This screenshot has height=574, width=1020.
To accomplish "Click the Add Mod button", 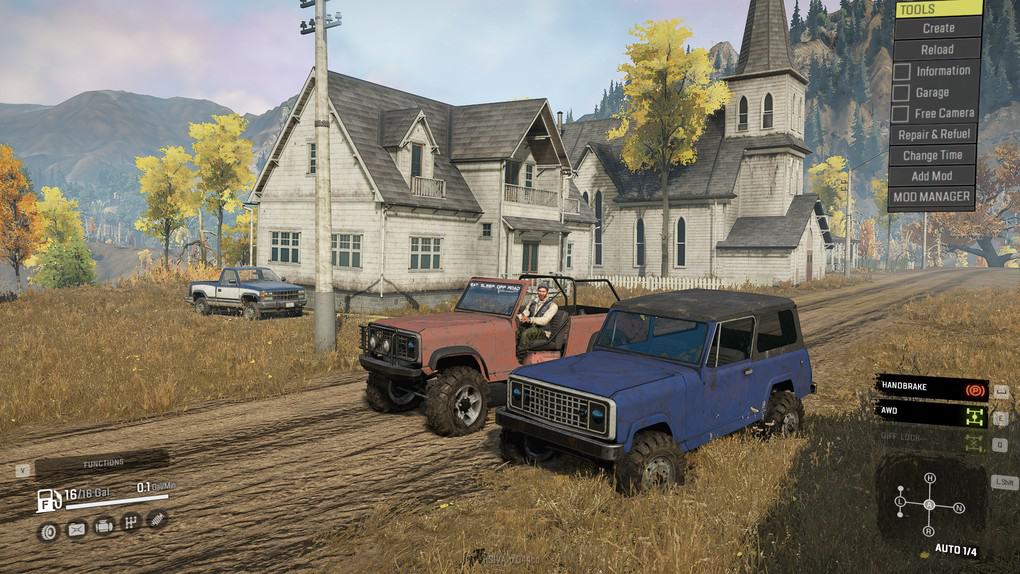I will [x=932, y=176].
